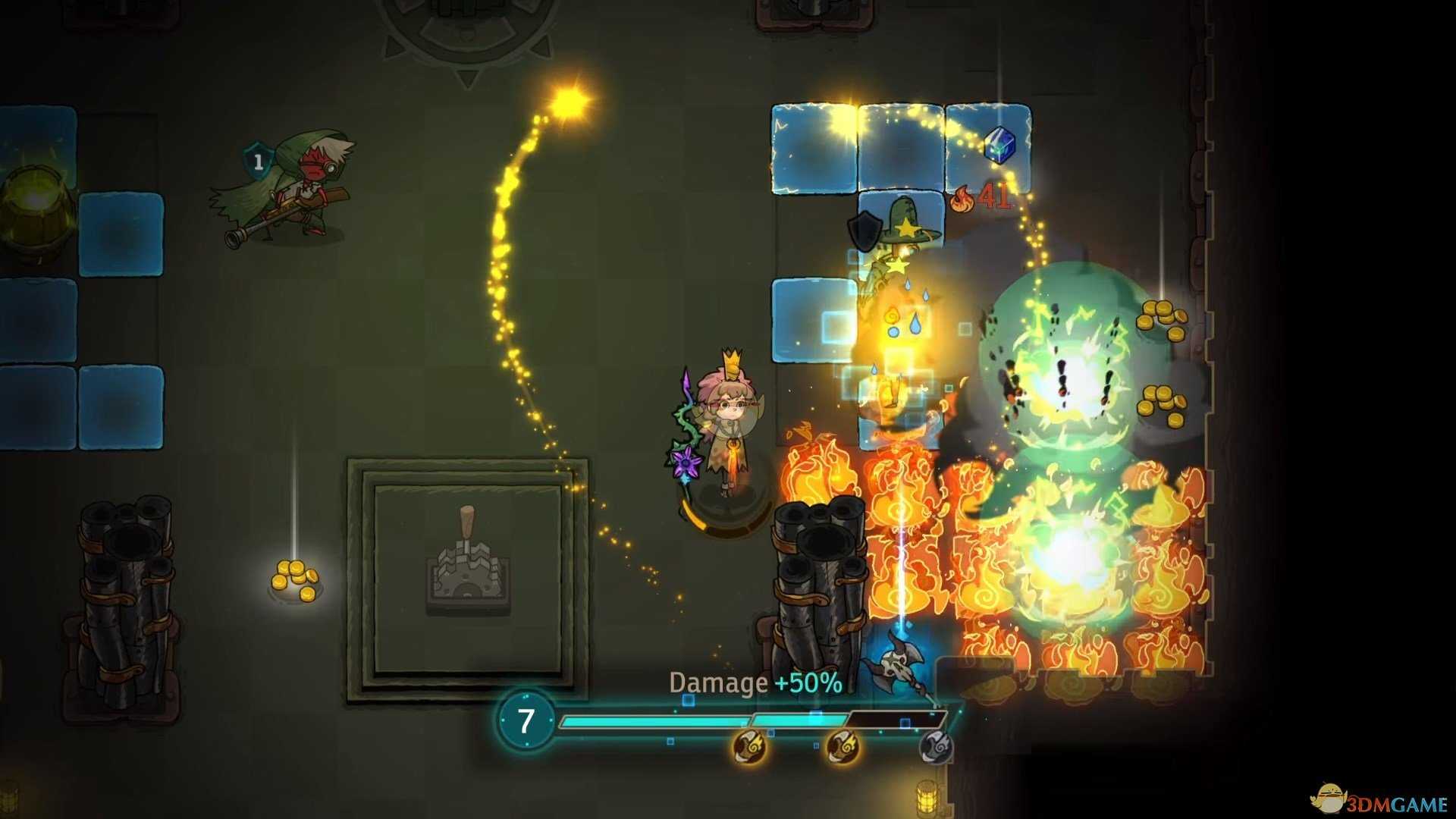Image resolution: width=1456 pixels, height=819 pixels.
Task: Click the greyed-out milestone icon on the combo bar
Action: [x=936, y=747]
